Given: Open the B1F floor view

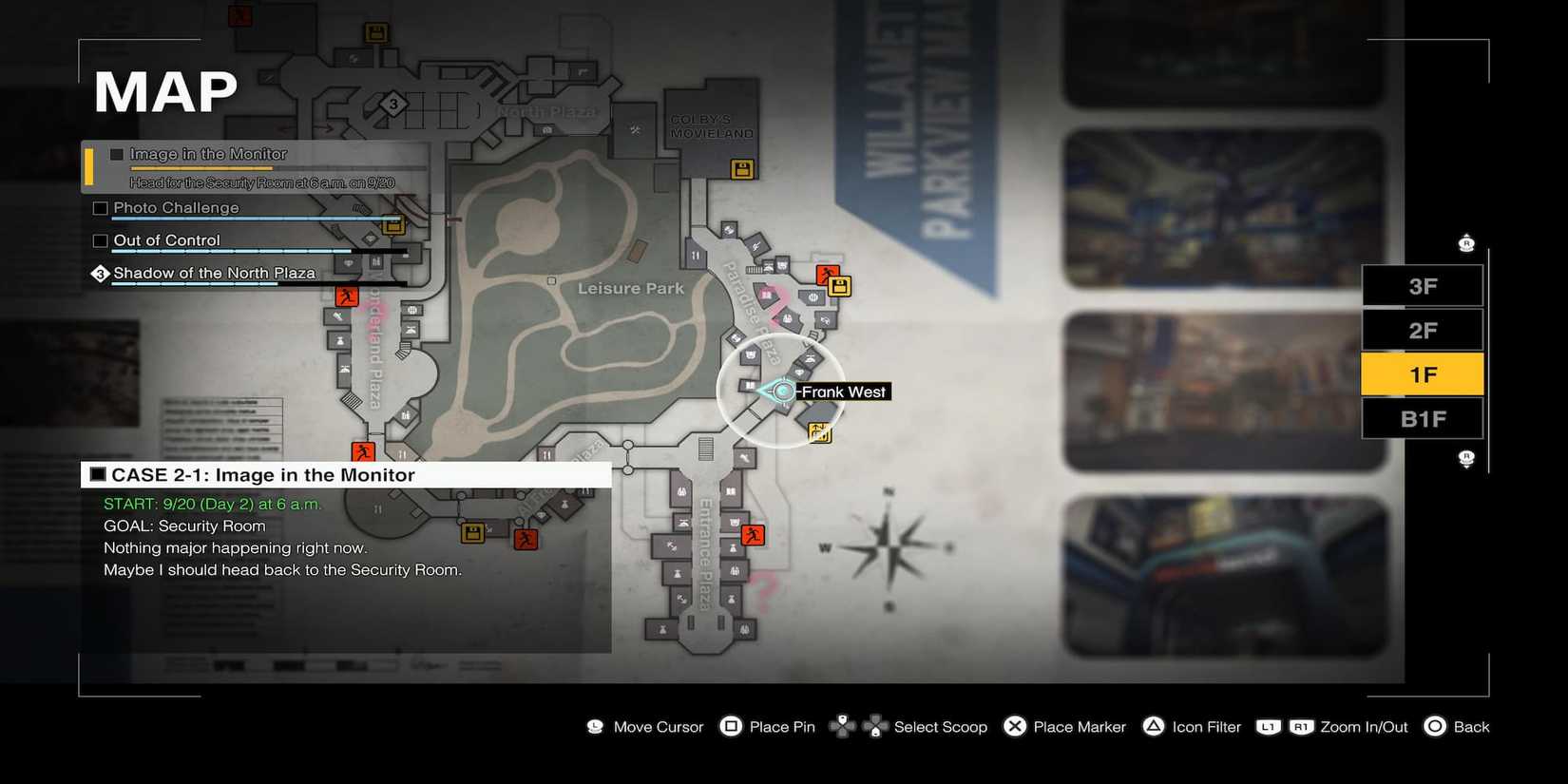Looking at the screenshot, I should click(1422, 417).
